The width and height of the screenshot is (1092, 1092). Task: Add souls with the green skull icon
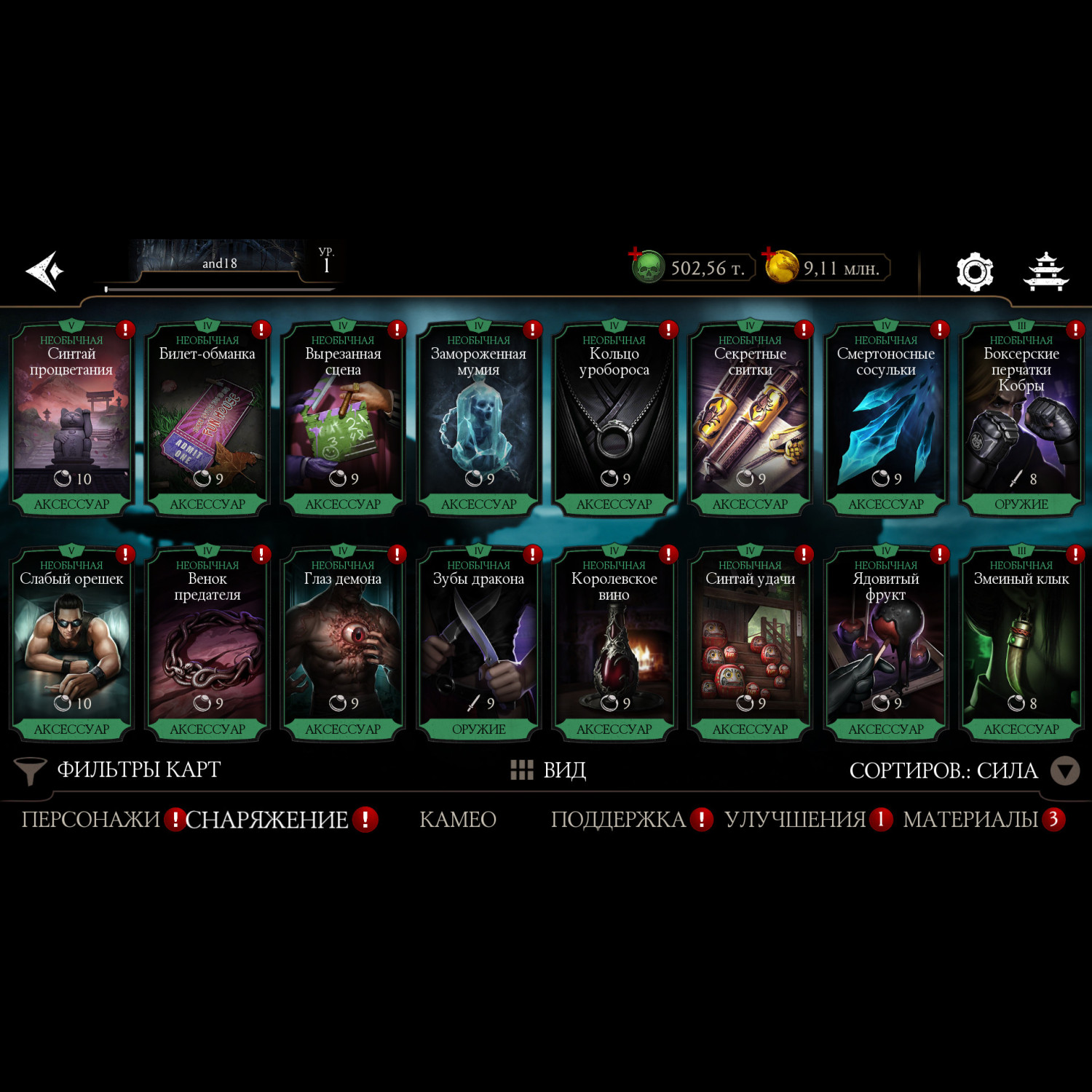coord(646,267)
